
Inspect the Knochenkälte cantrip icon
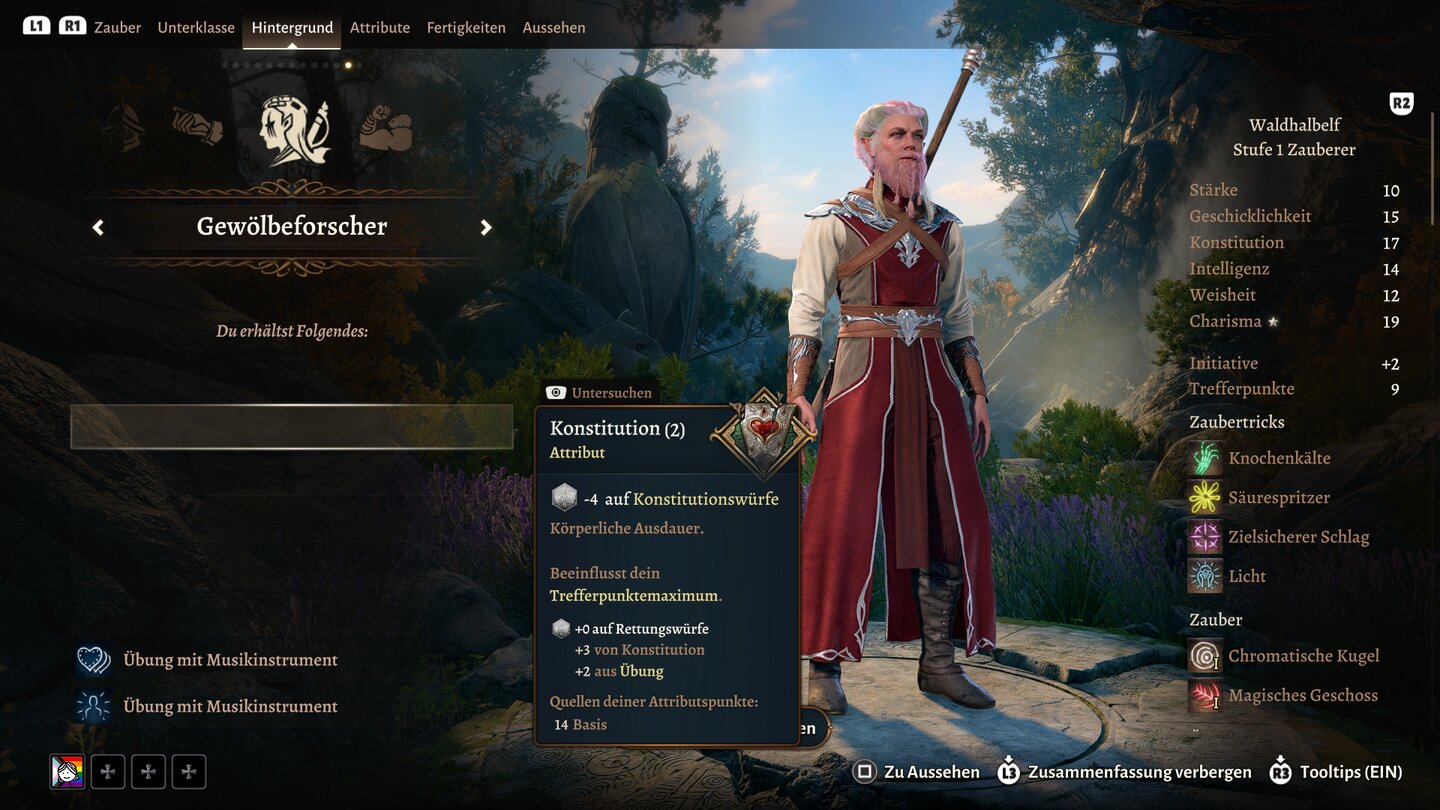point(1205,458)
